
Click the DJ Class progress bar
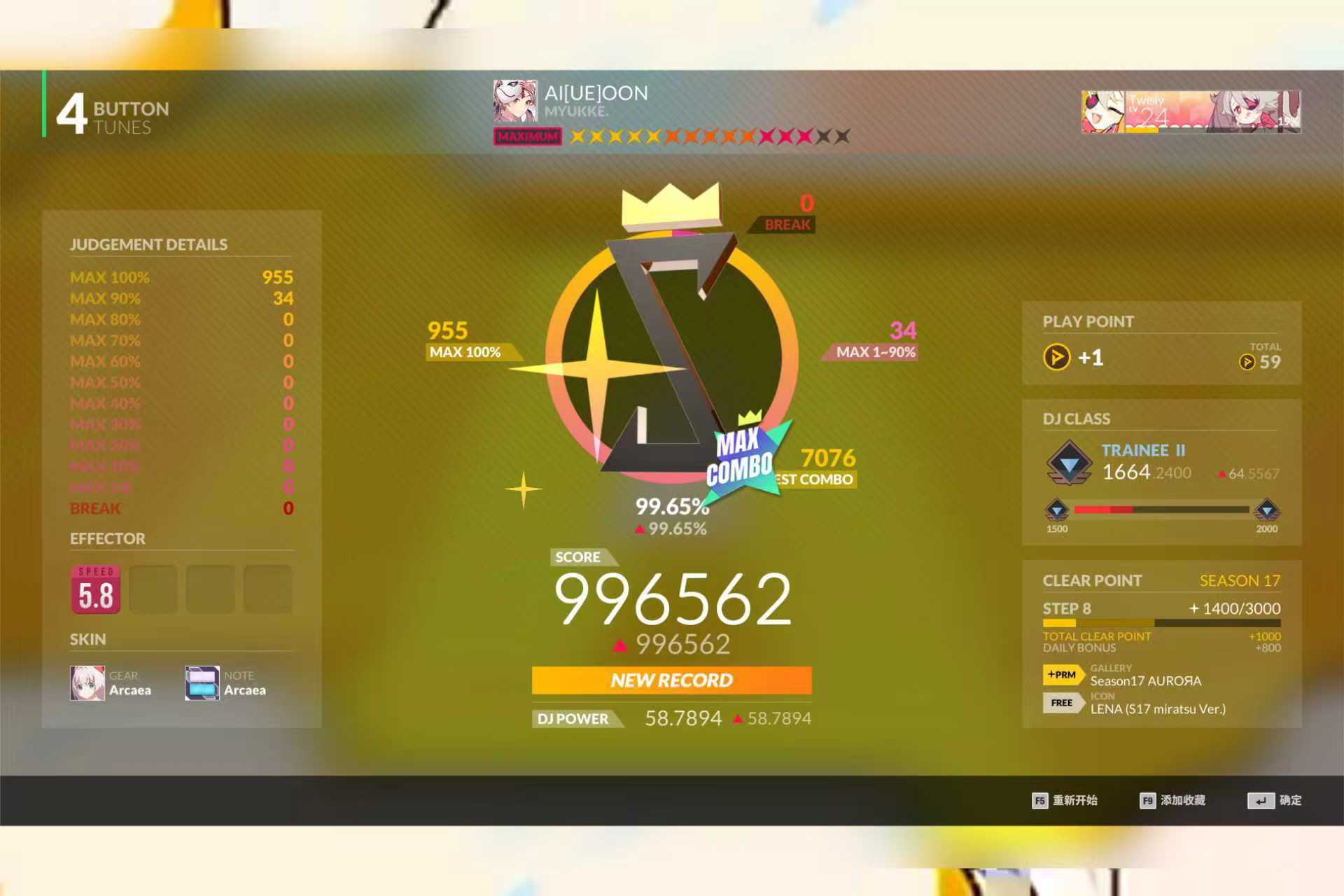click(1161, 509)
